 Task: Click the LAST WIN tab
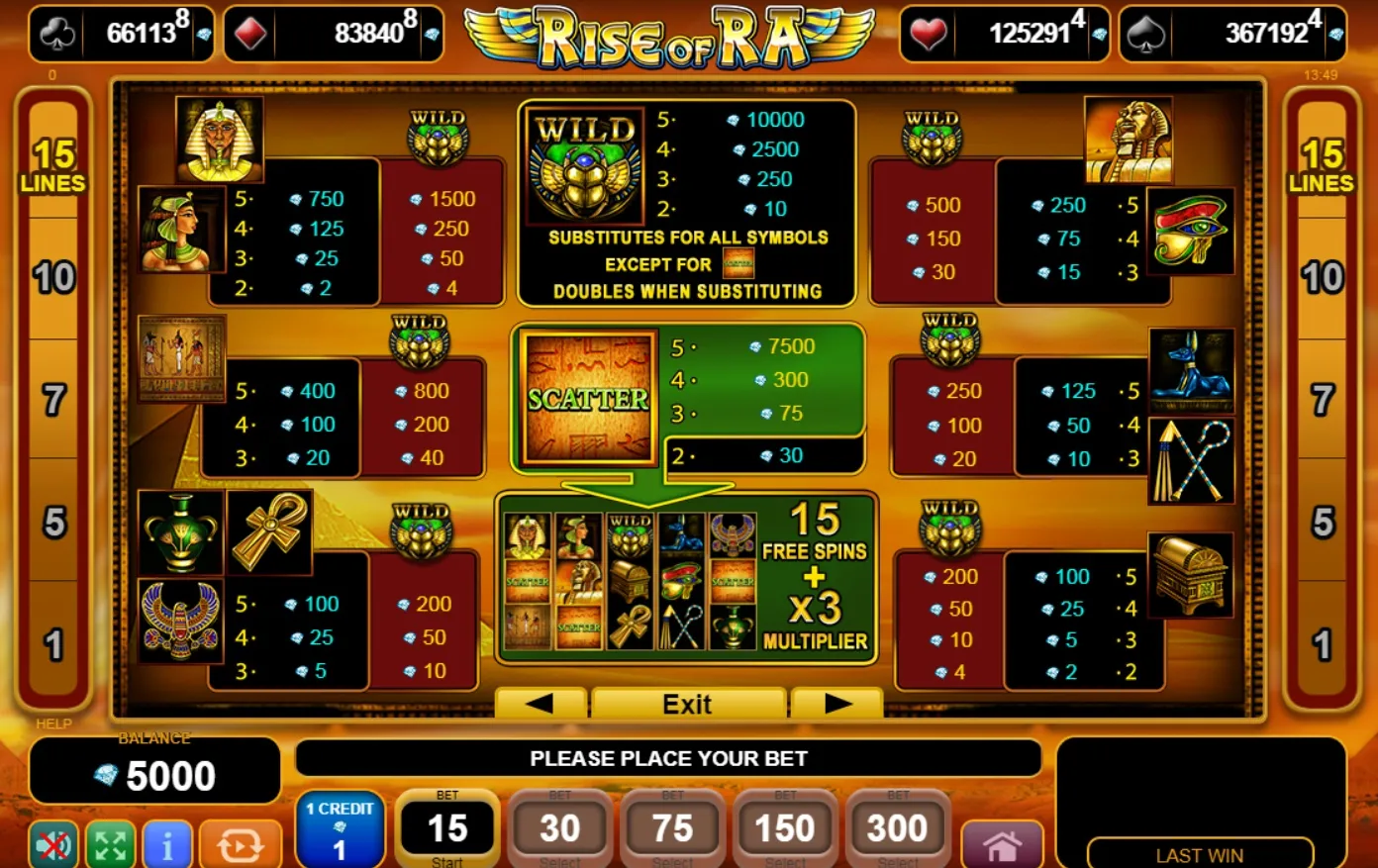click(x=1201, y=853)
